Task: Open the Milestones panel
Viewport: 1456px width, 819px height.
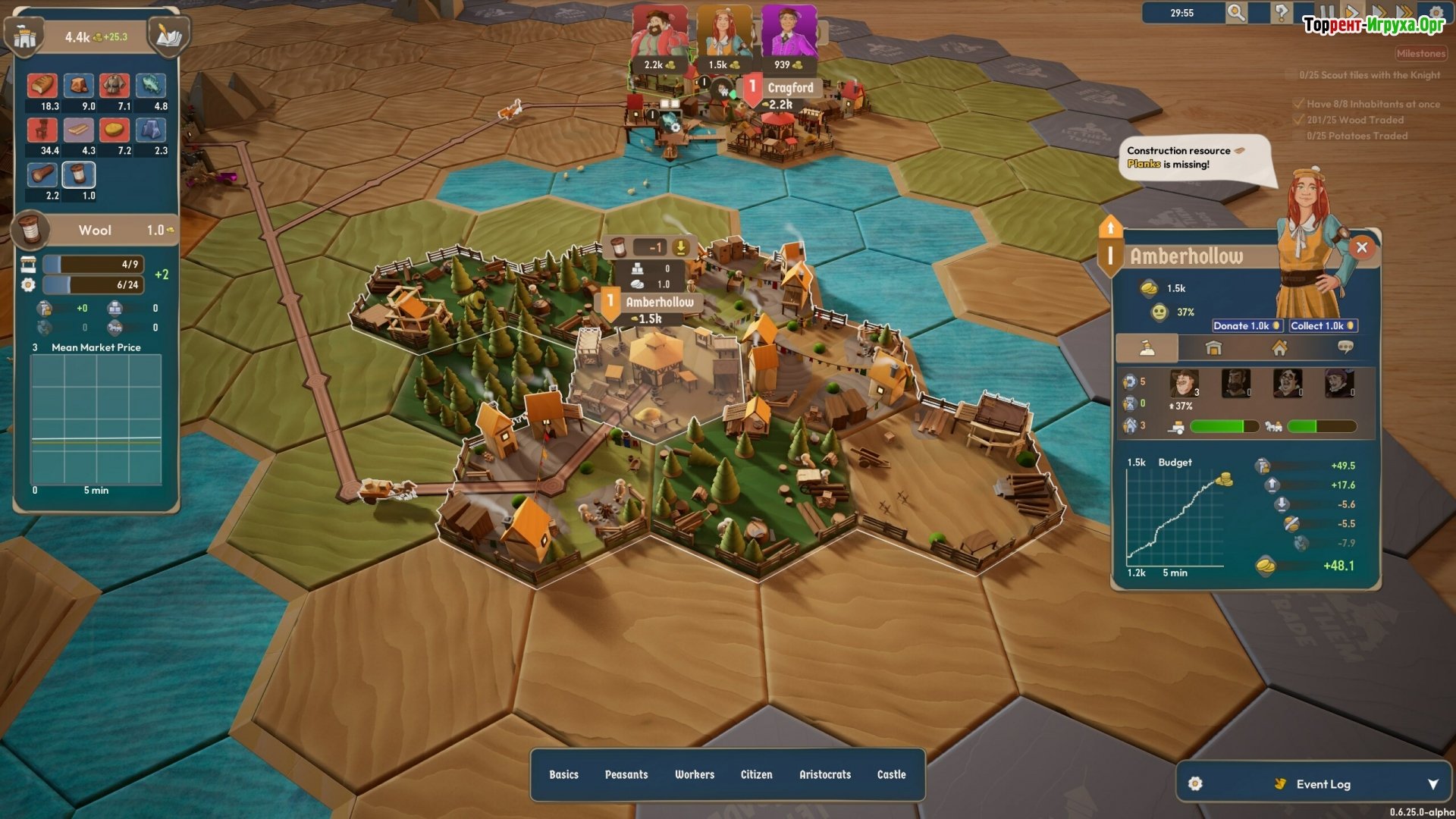Action: pos(1420,54)
